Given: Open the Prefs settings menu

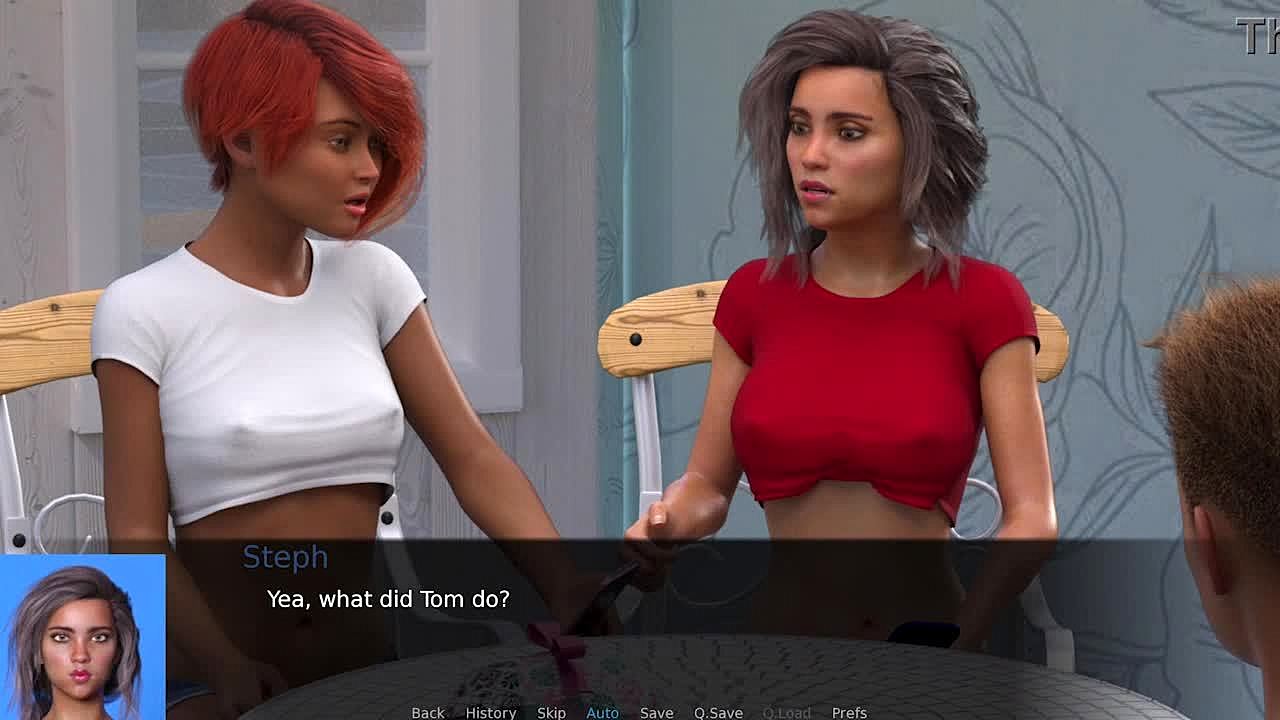Looking at the screenshot, I should coord(849,712).
